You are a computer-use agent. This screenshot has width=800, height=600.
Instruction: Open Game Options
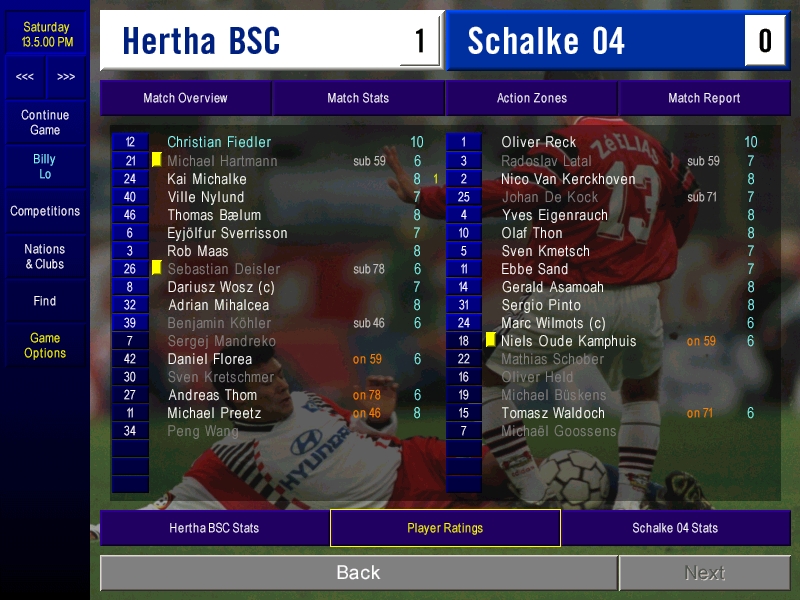pos(45,345)
